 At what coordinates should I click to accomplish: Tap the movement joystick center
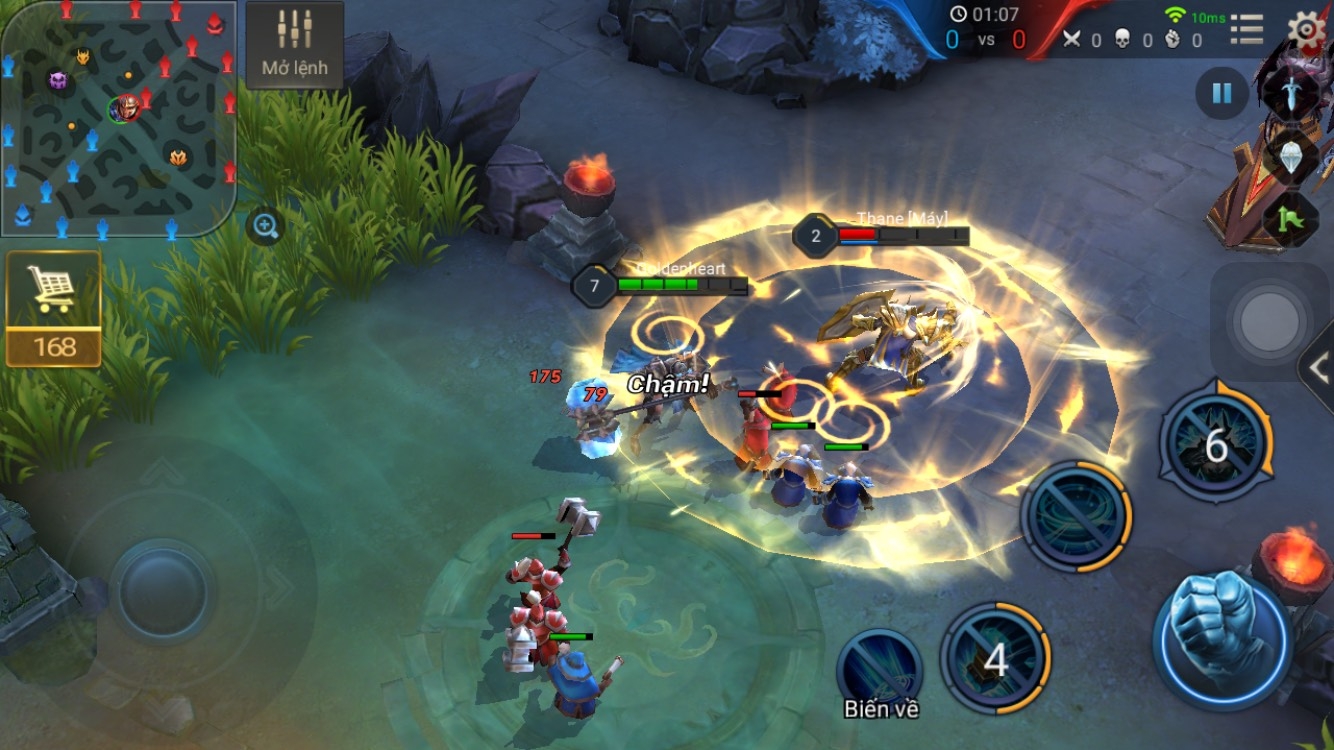(x=162, y=592)
